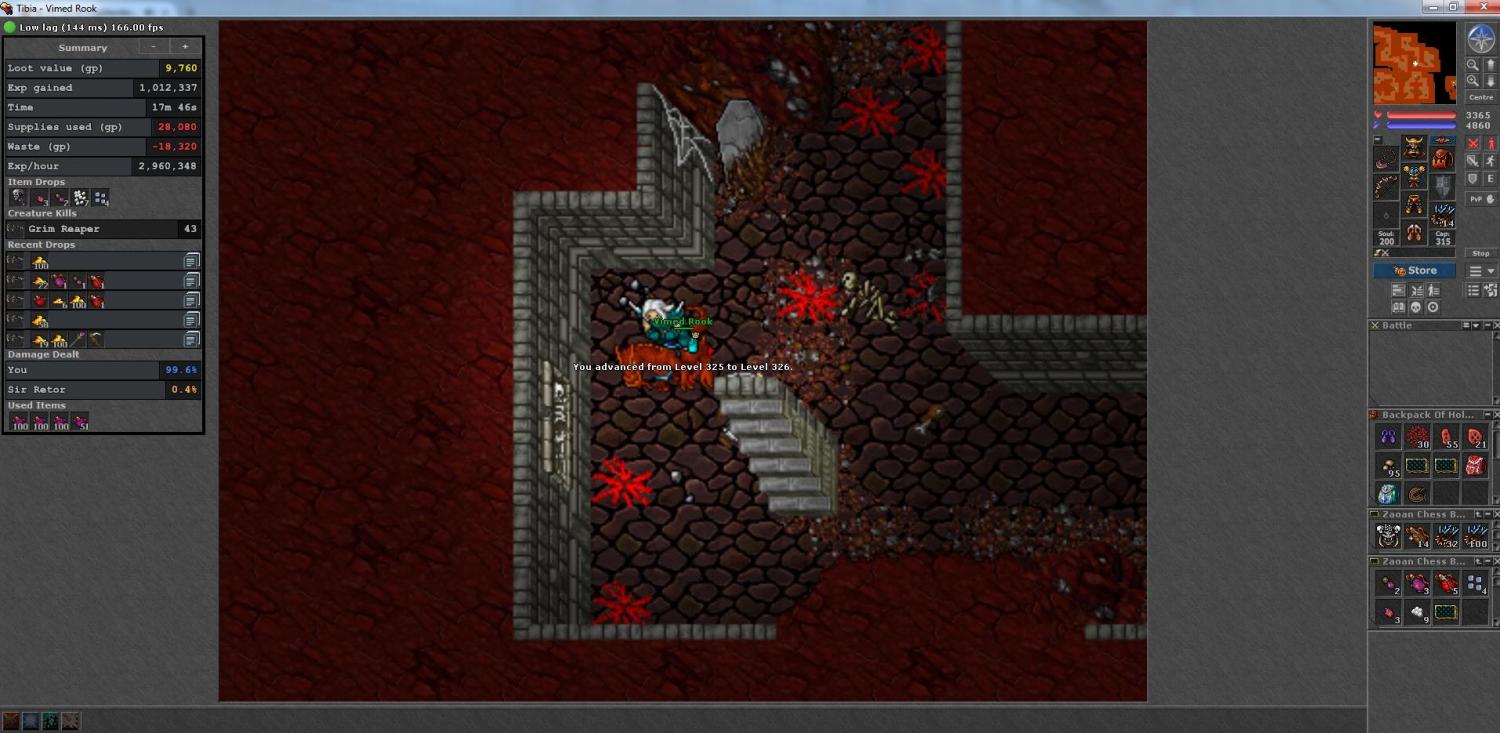Open the Store
Image resolution: width=1500 pixels, height=733 pixels.
[1414, 271]
